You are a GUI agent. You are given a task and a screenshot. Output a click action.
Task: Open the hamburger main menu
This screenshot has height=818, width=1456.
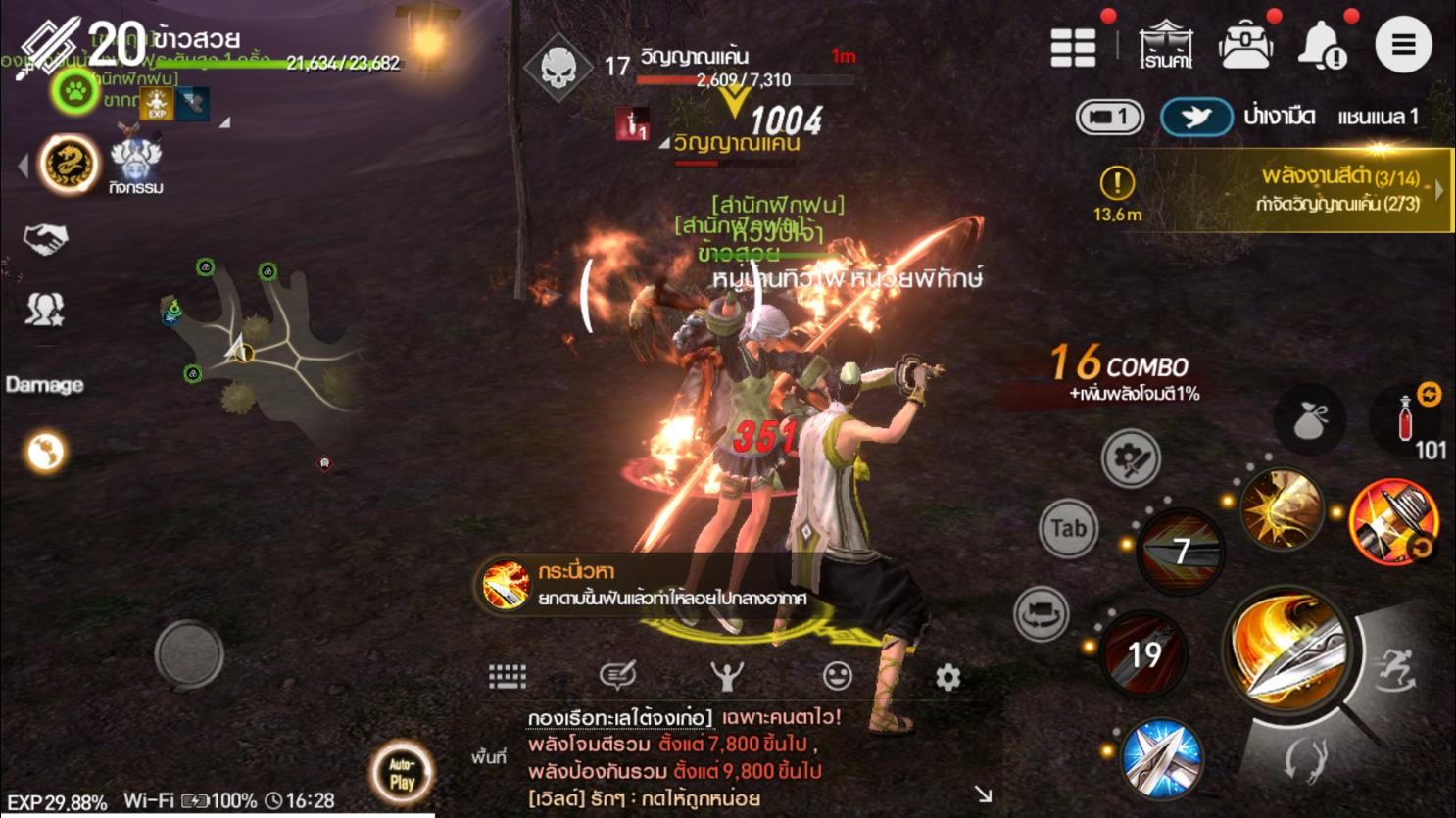pyautogui.click(x=1402, y=45)
